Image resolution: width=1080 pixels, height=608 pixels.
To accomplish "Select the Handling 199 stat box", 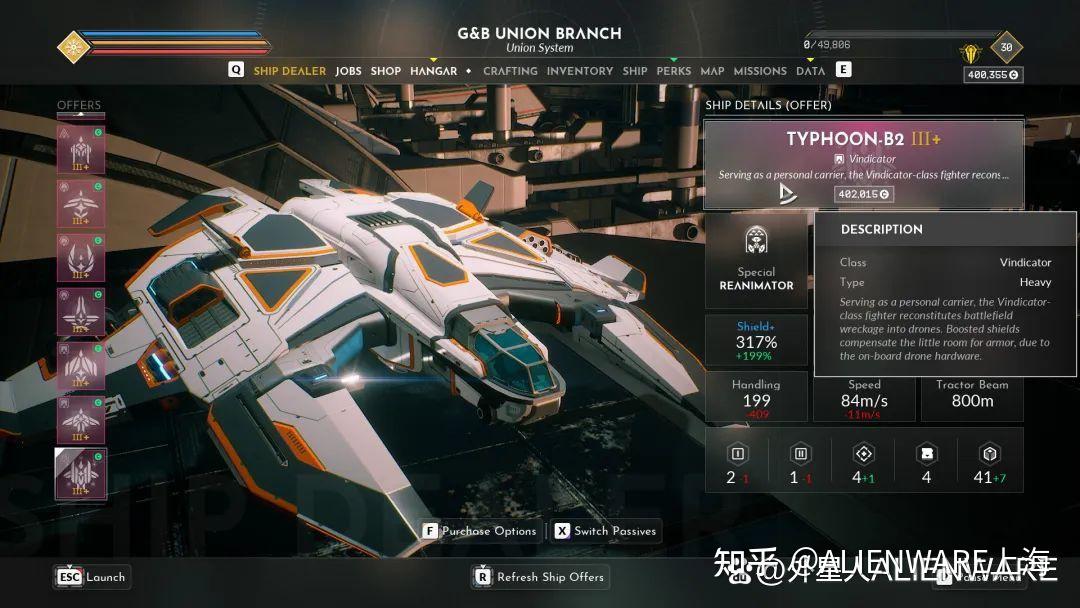I will tap(756, 396).
